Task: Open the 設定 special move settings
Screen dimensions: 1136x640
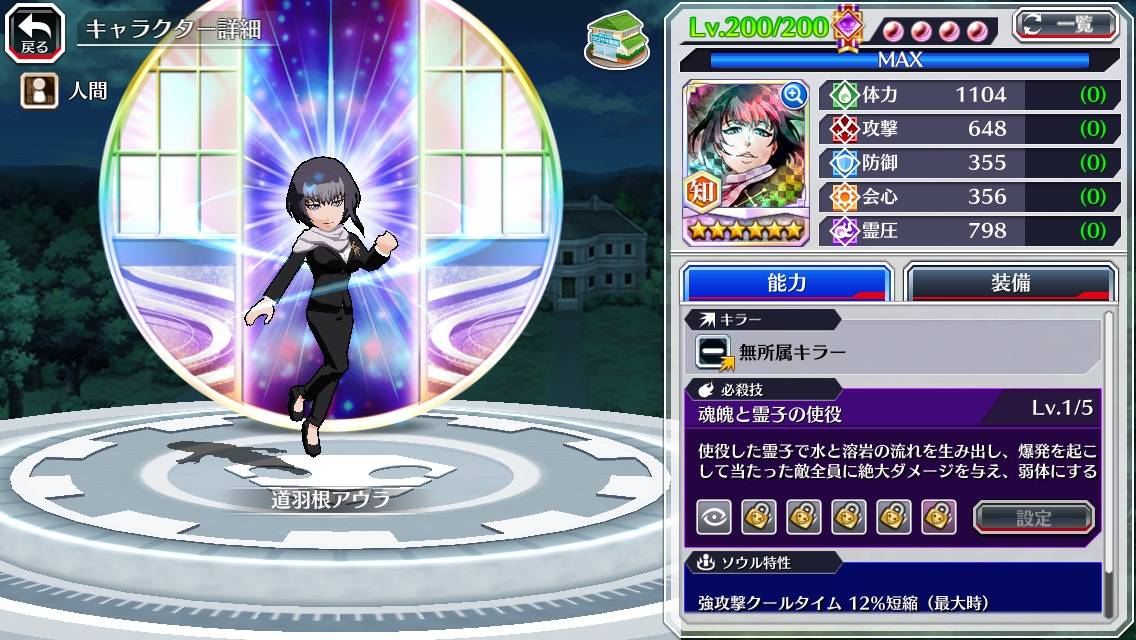Action: [1034, 517]
